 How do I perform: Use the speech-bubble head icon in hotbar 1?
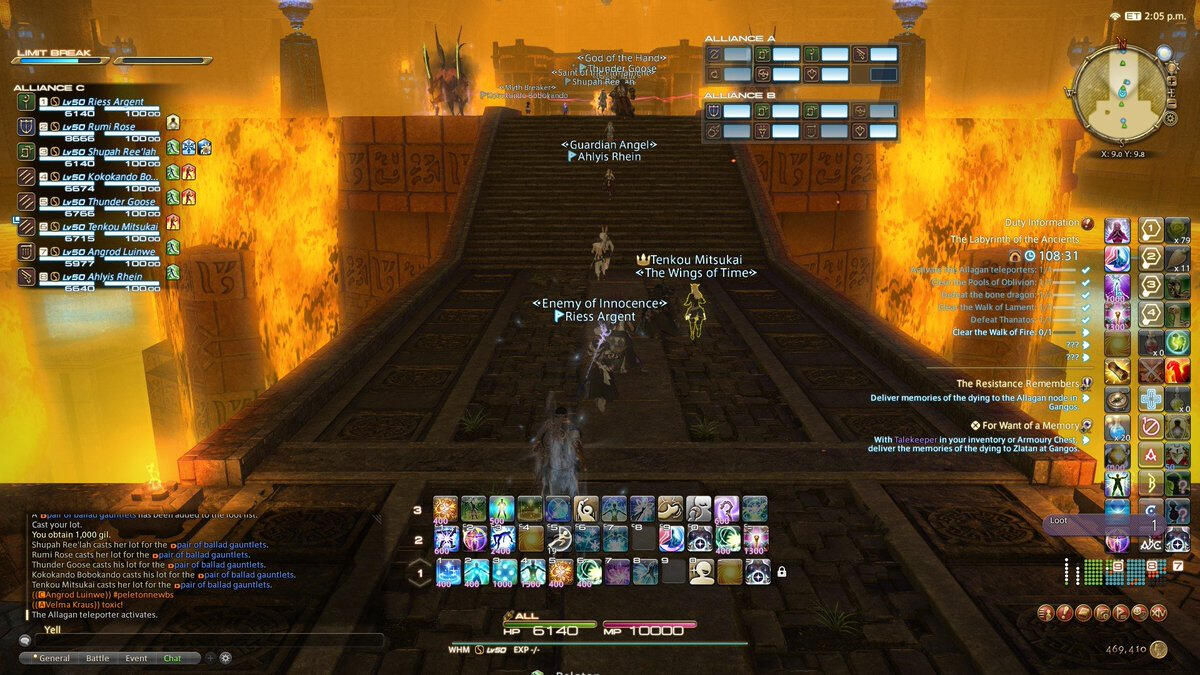pos(702,572)
